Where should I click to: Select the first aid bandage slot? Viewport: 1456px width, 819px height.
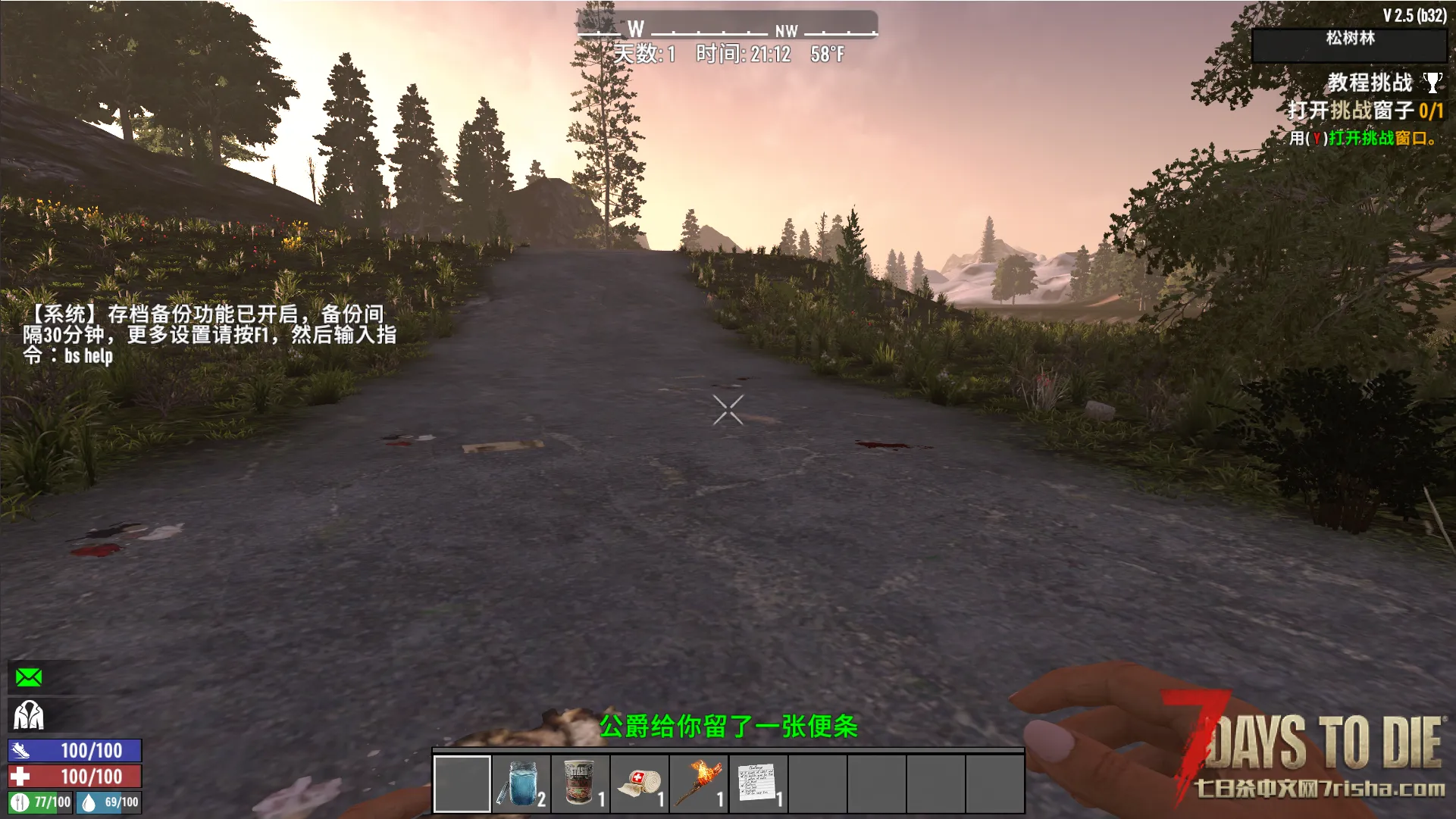coord(640,784)
